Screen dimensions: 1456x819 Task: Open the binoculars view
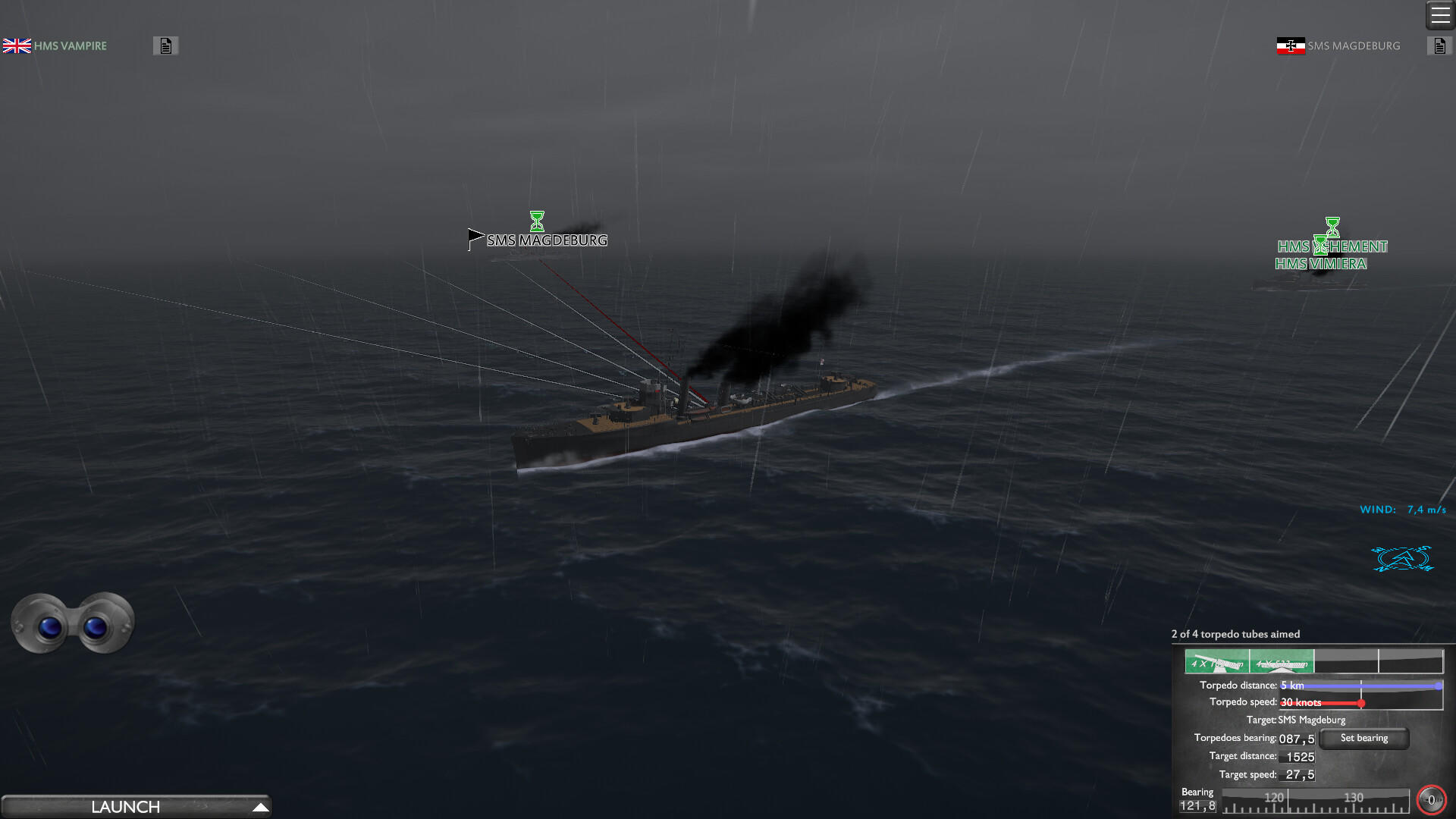pos(73,623)
